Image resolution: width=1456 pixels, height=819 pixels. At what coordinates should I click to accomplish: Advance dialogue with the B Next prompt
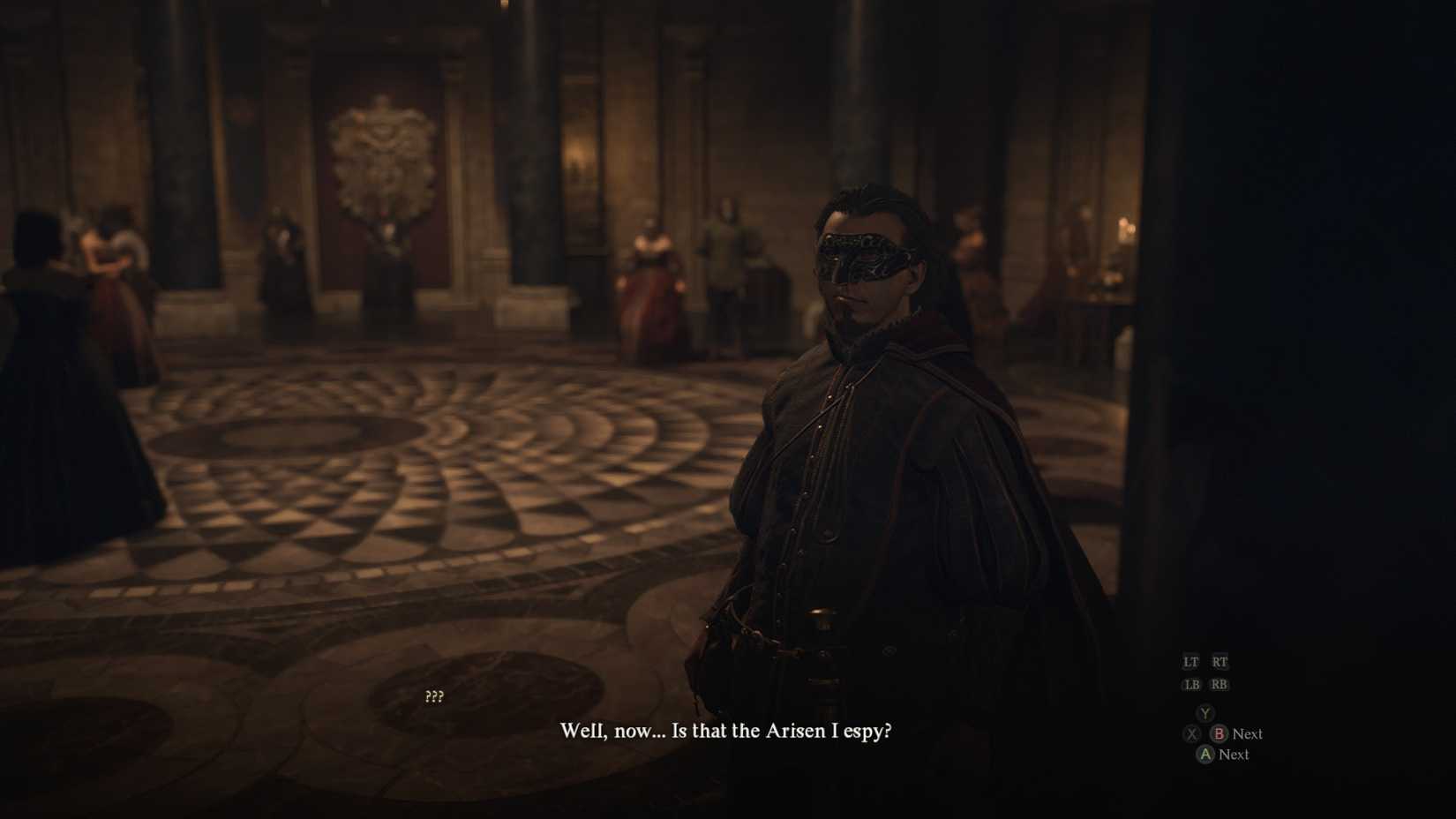(1247, 733)
